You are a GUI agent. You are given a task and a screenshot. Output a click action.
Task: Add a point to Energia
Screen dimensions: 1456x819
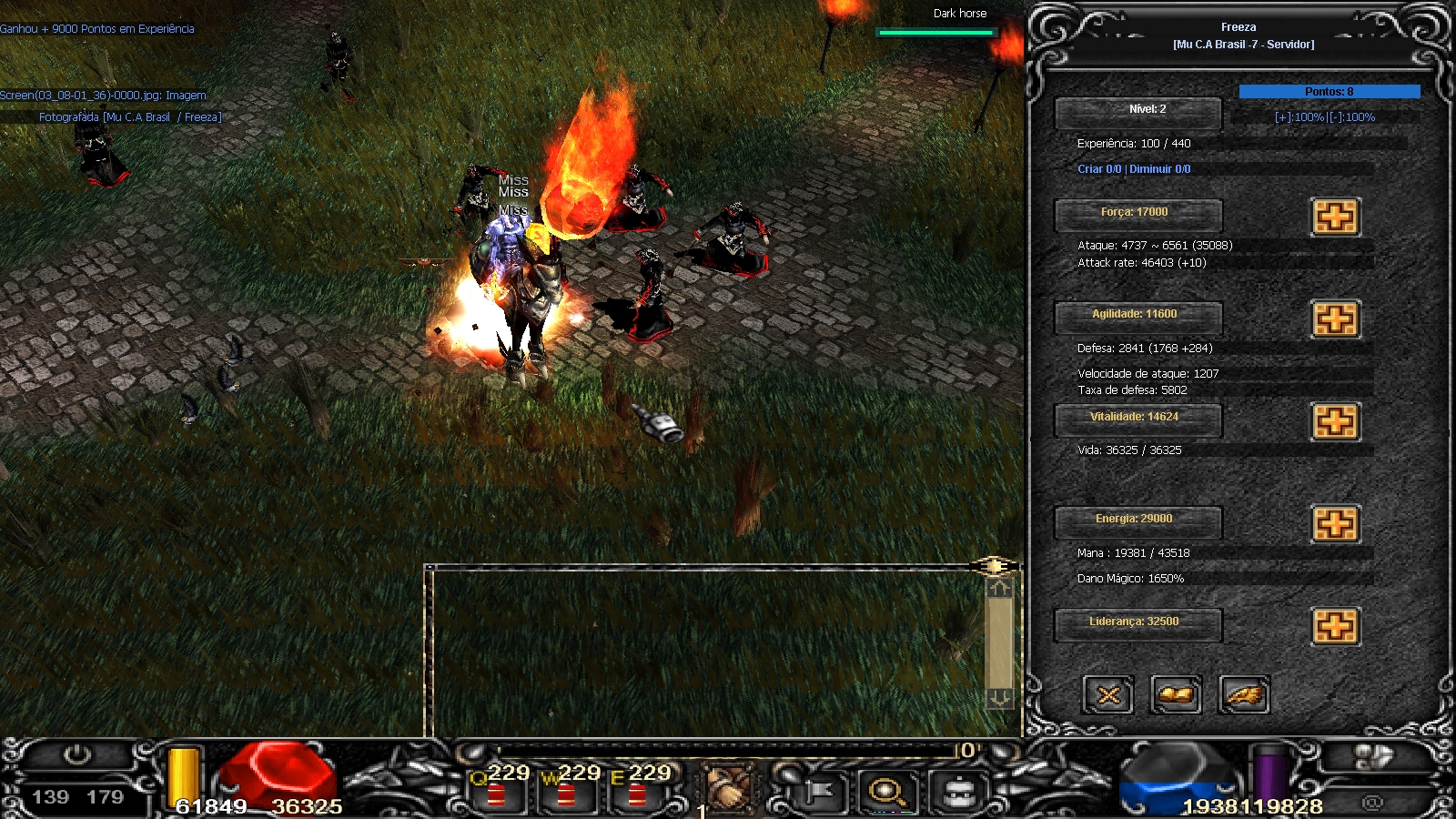click(1335, 524)
